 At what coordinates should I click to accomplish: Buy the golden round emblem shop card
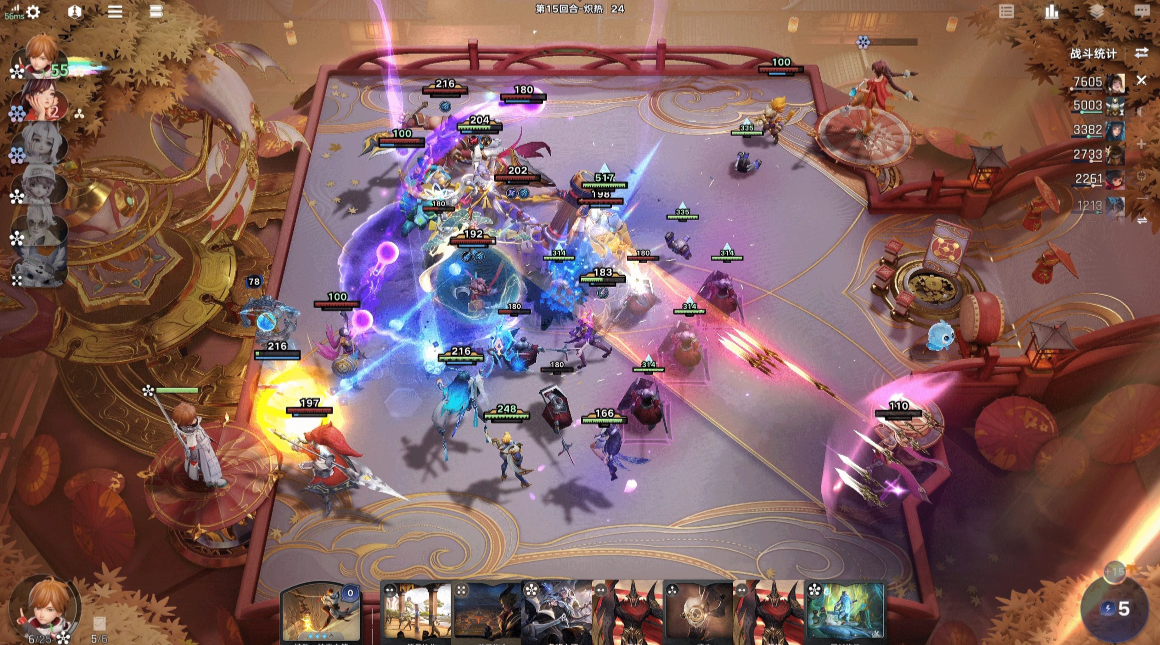pos(698,611)
